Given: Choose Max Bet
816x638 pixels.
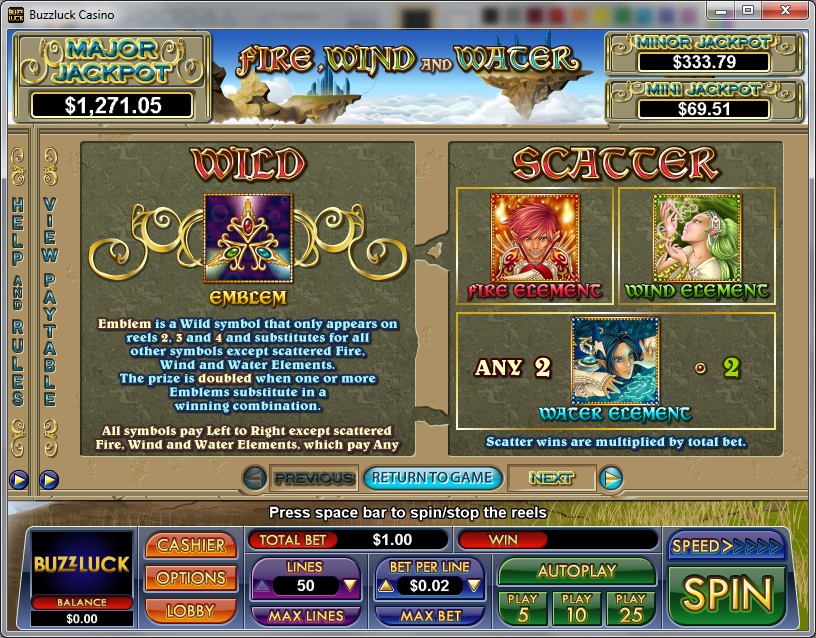Looking at the screenshot, I should click(x=431, y=616).
